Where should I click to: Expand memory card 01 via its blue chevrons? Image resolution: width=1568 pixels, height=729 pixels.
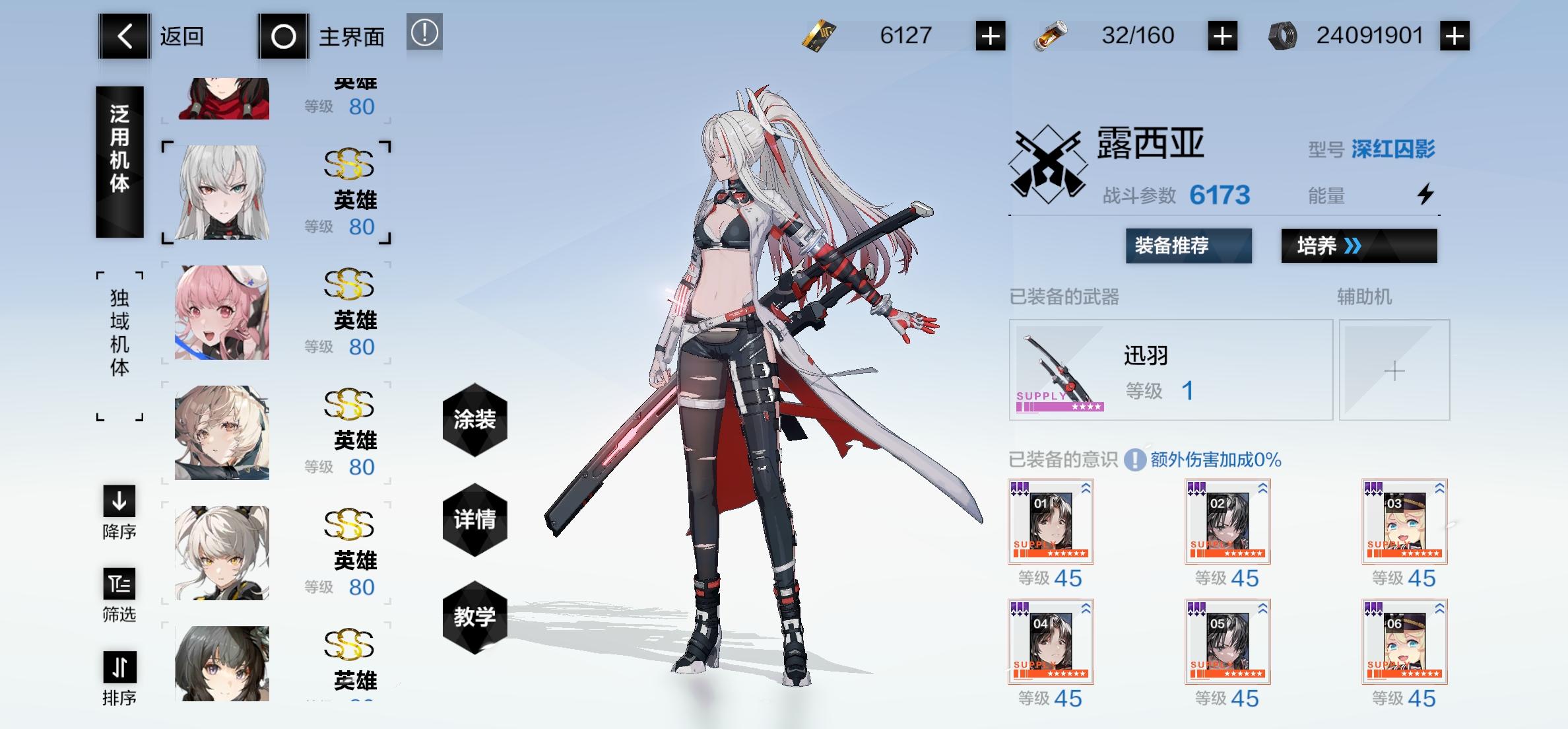click(x=1087, y=487)
